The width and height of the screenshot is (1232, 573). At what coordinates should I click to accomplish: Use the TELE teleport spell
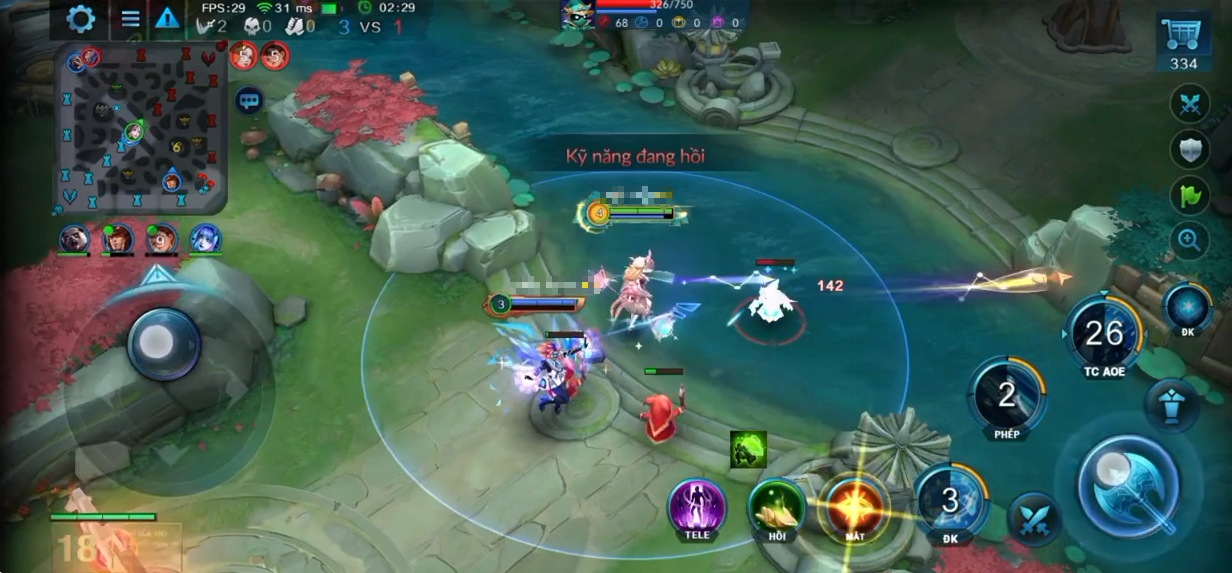point(697,505)
